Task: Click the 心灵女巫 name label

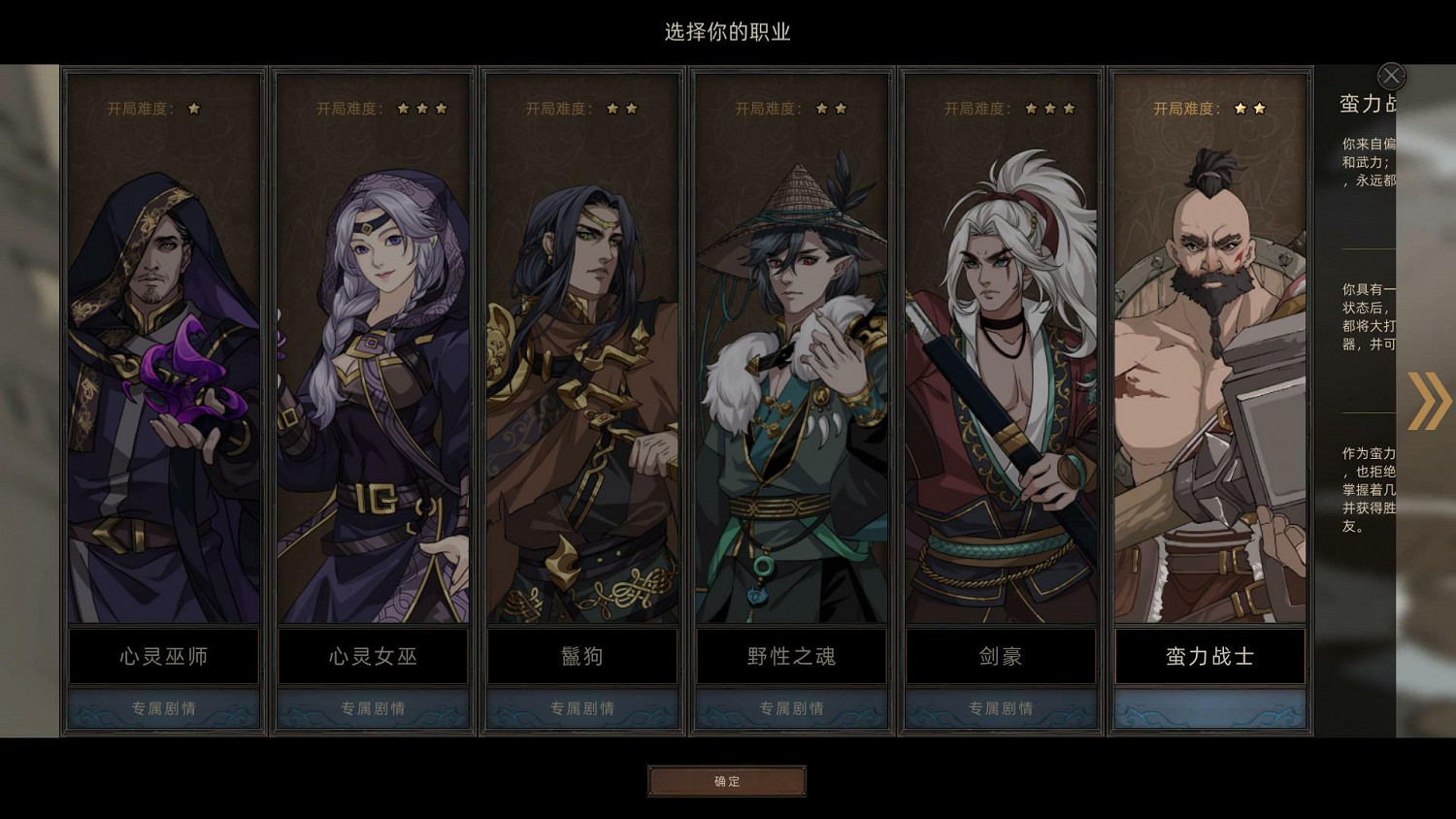Action: (372, 656)
